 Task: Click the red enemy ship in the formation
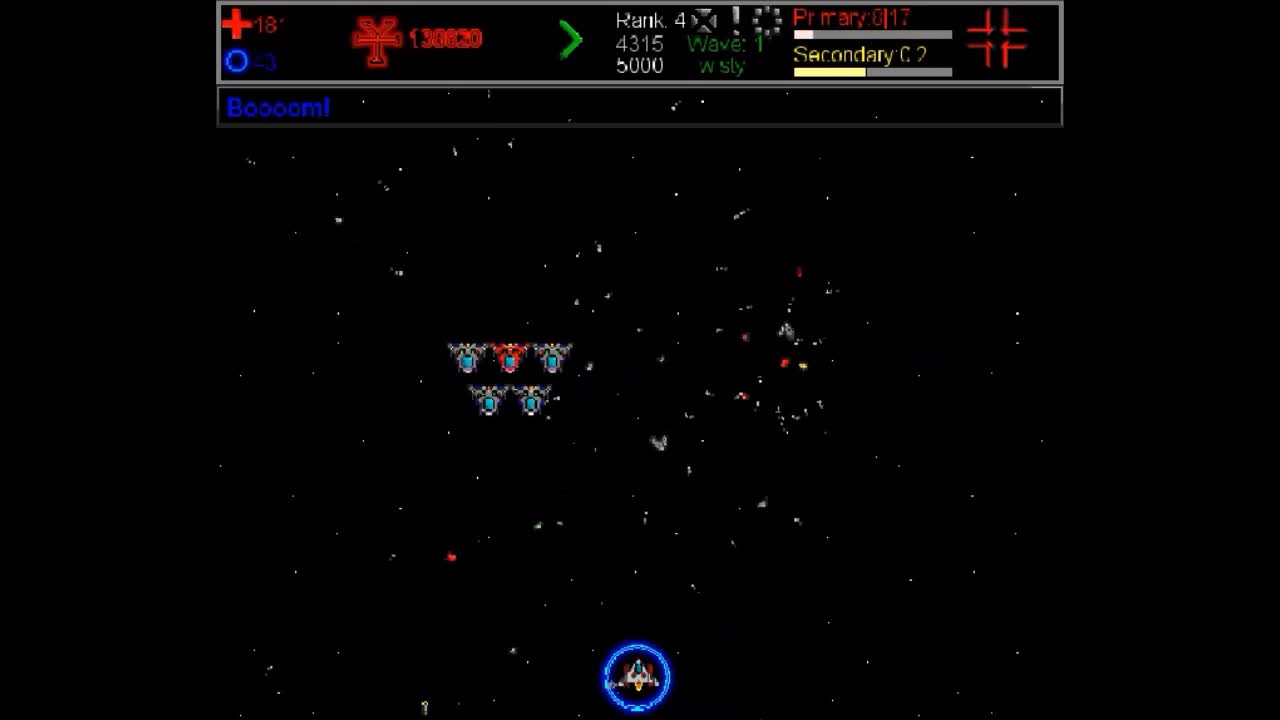[510, 359]
